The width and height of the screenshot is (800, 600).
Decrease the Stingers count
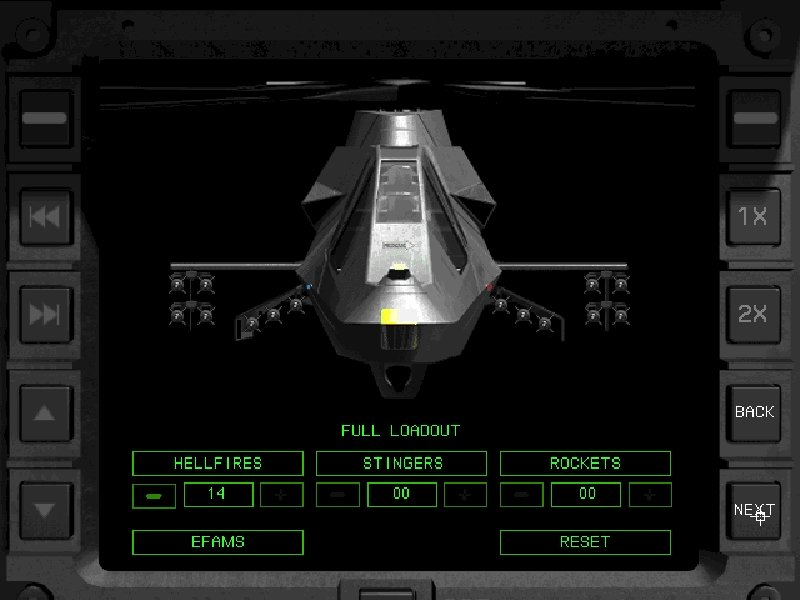pyautogui.click(x=337, y=495)
